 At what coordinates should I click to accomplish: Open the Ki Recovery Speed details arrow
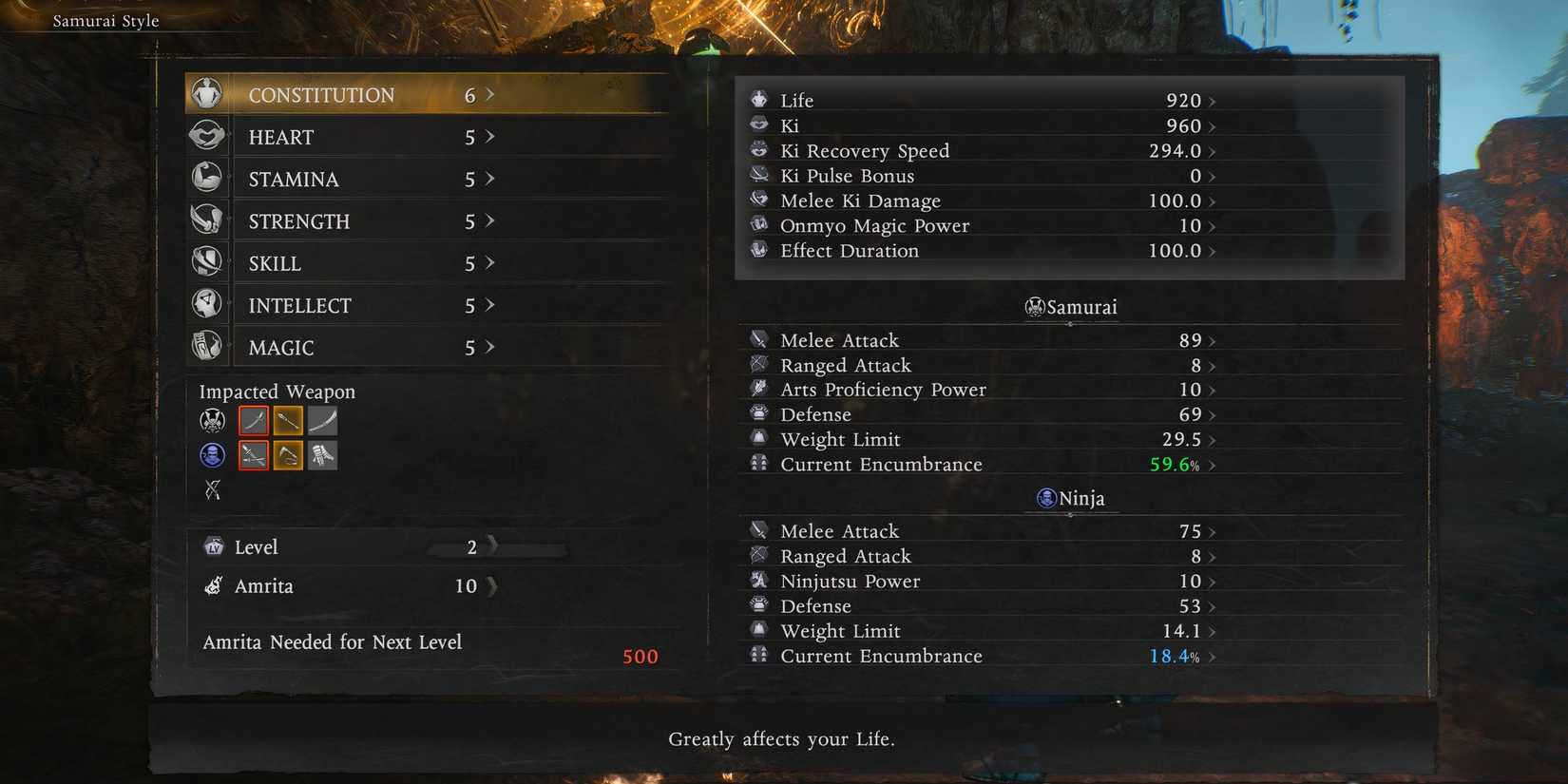(x=1212, y=150)
